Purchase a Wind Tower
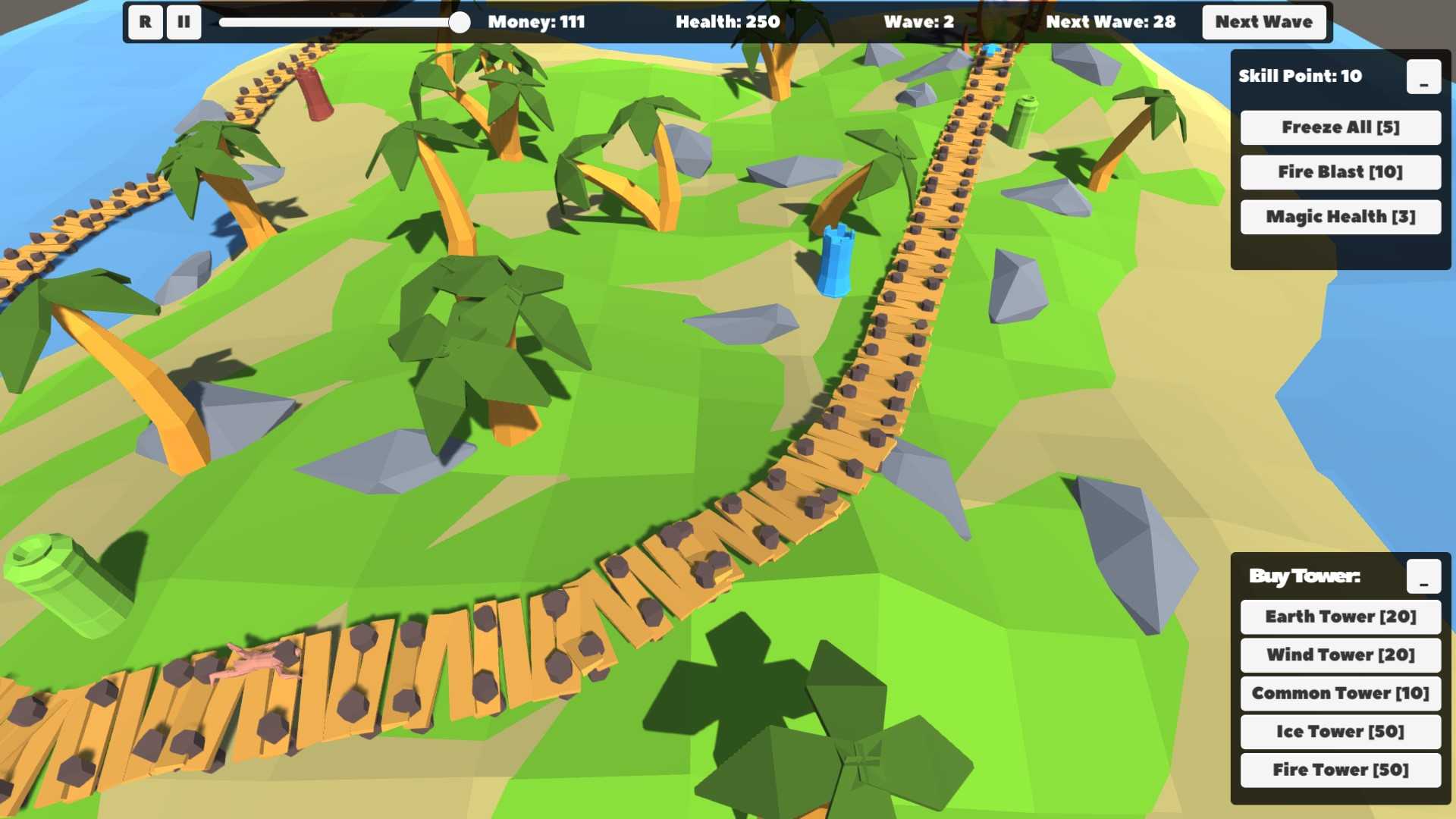The image size is (1456, 819). [x=1340, y=655]
